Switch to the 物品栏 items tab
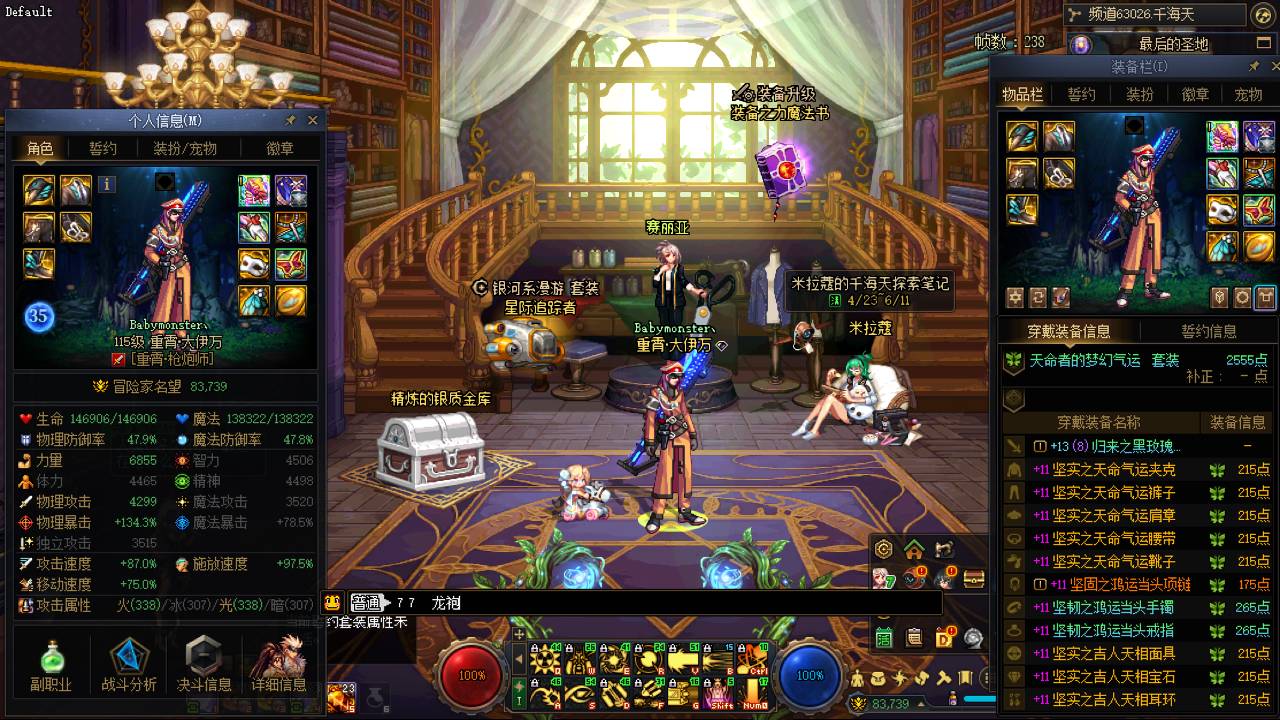 tap(1022, 94)
